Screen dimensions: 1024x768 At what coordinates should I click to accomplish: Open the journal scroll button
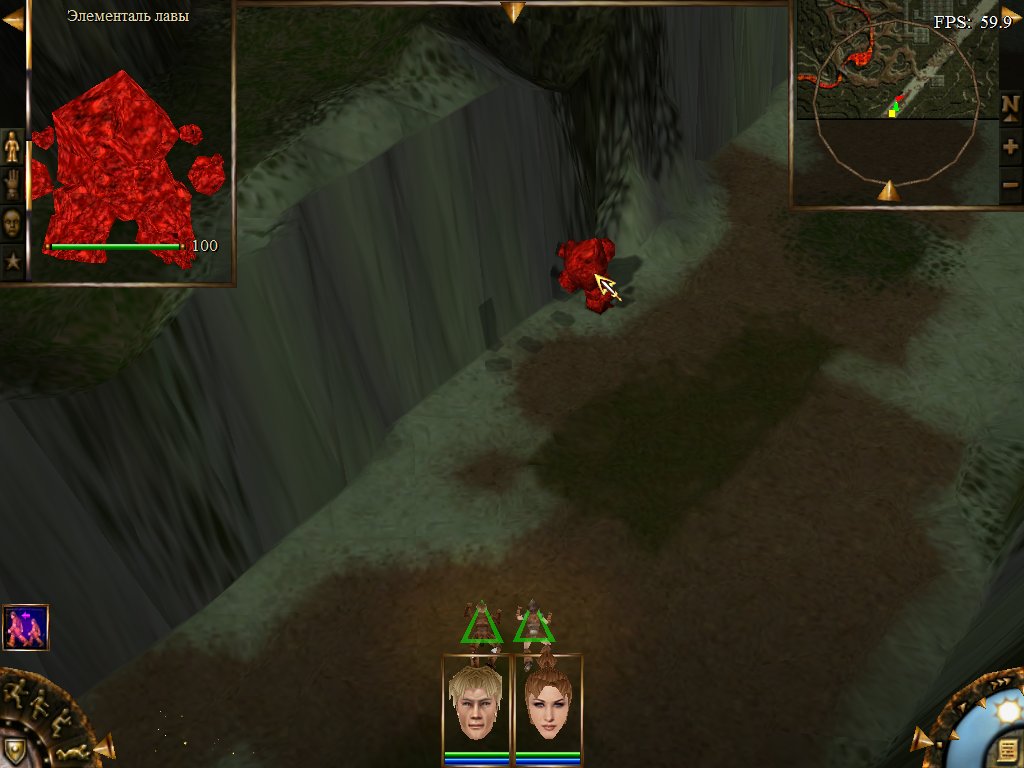tap(1006, 751)
